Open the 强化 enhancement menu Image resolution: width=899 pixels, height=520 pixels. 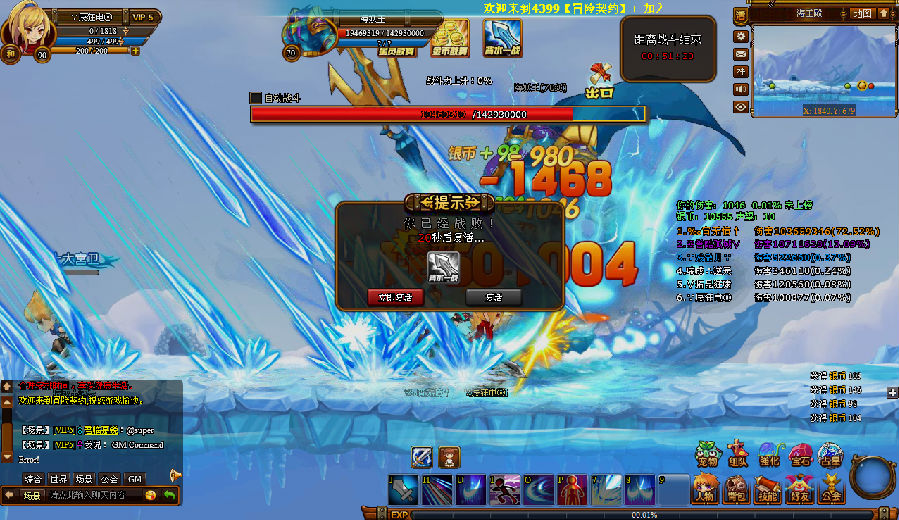pos(770,455)
